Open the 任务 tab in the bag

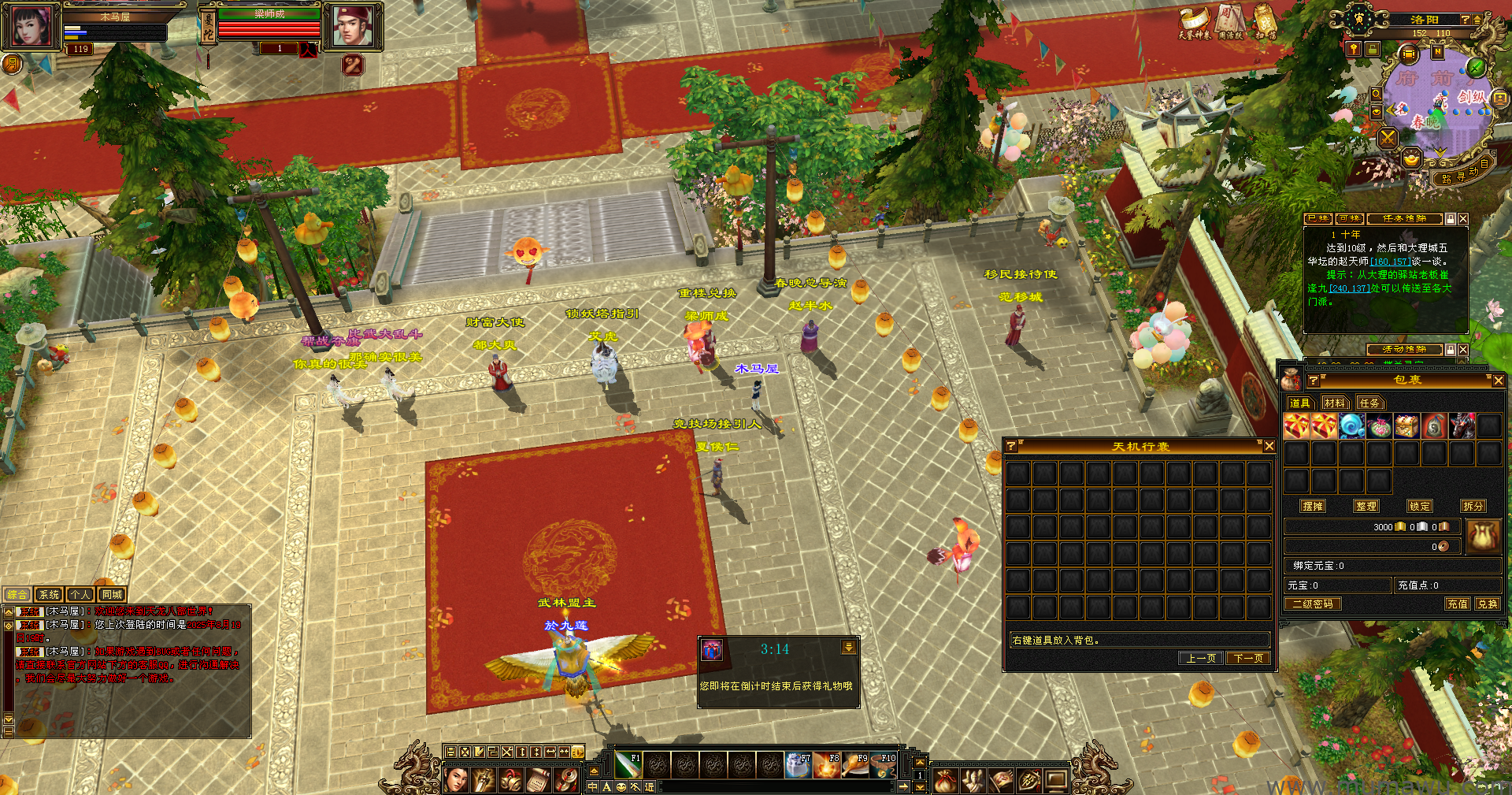click(1369, 403)
